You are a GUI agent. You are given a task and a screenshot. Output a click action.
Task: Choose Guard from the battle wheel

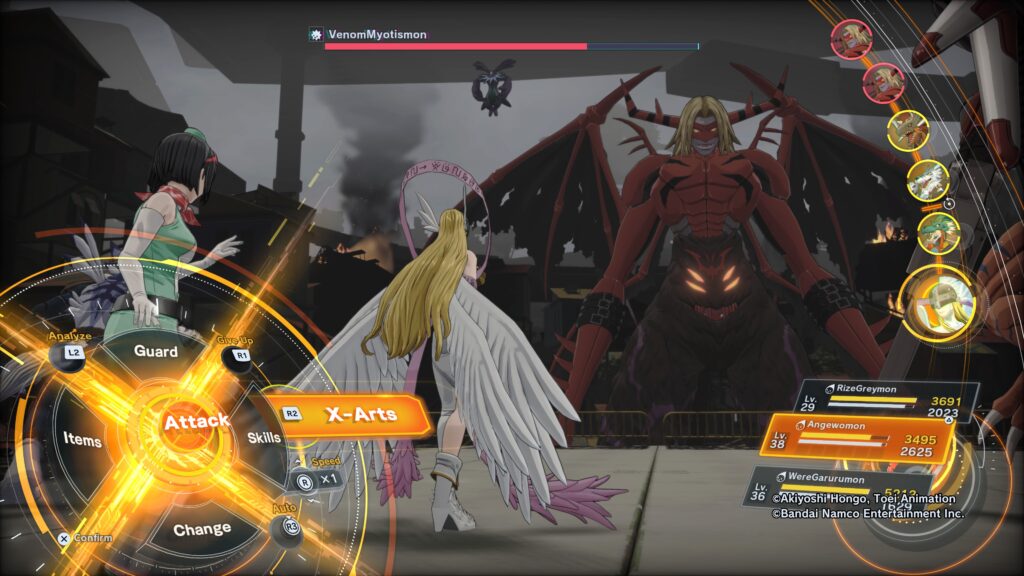156,352
